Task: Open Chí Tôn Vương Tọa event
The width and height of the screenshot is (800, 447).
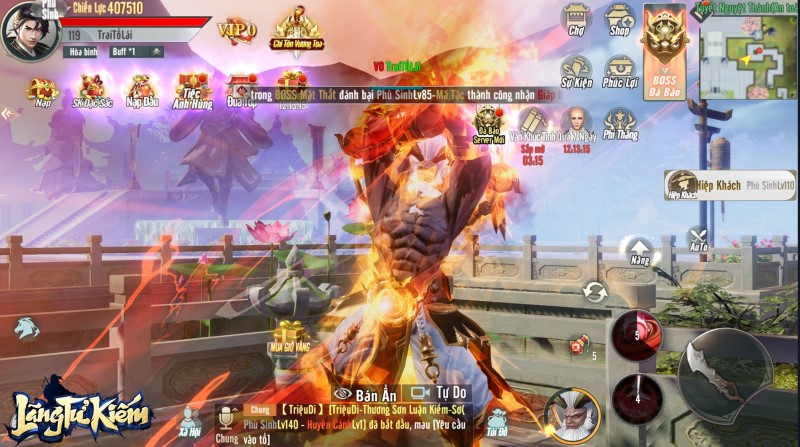Action: pyautogui.click(x=297, y=29)
